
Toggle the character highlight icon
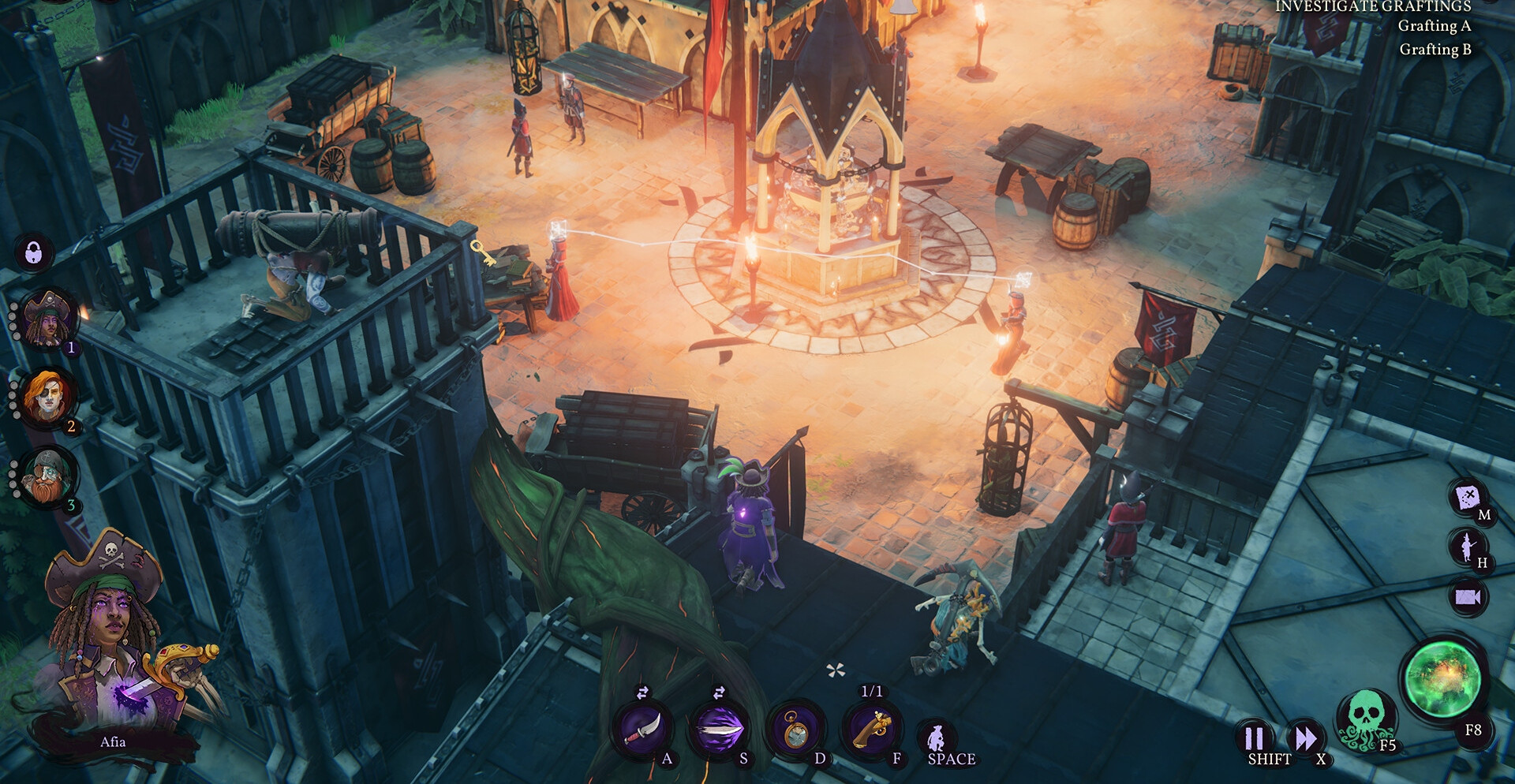[1467, 547]
